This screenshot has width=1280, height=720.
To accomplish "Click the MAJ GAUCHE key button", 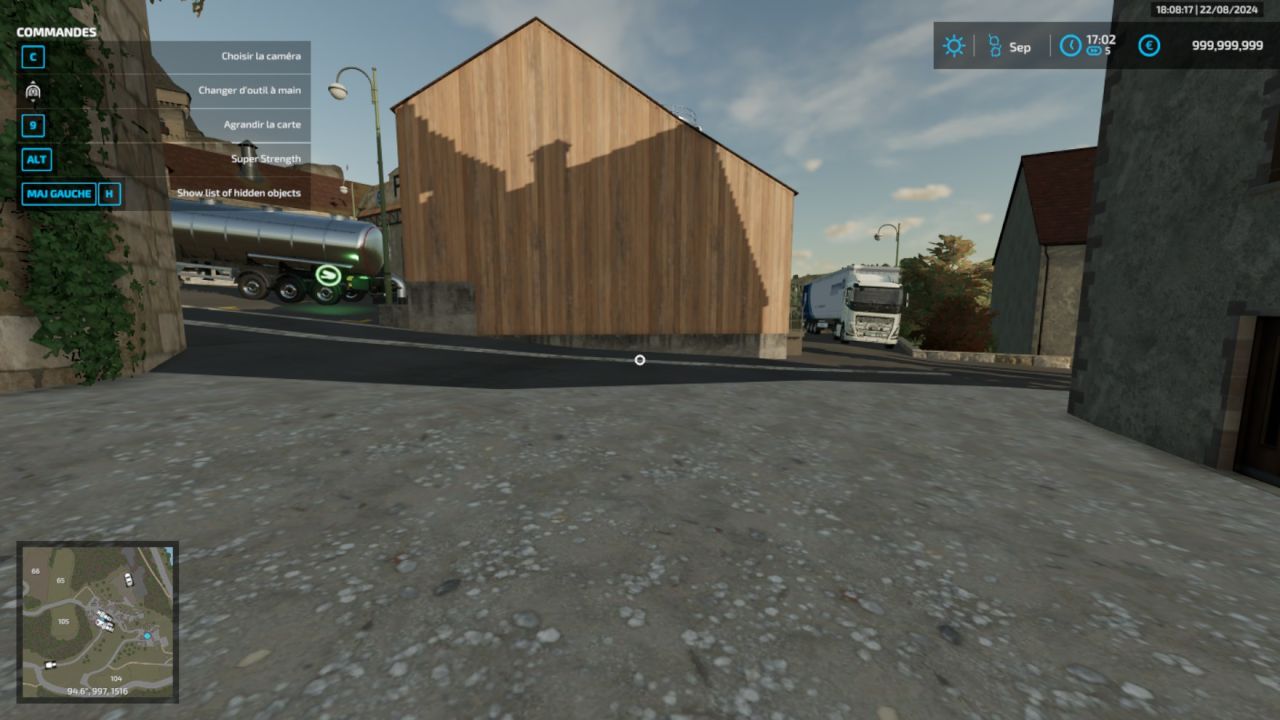I will point(58,193).
